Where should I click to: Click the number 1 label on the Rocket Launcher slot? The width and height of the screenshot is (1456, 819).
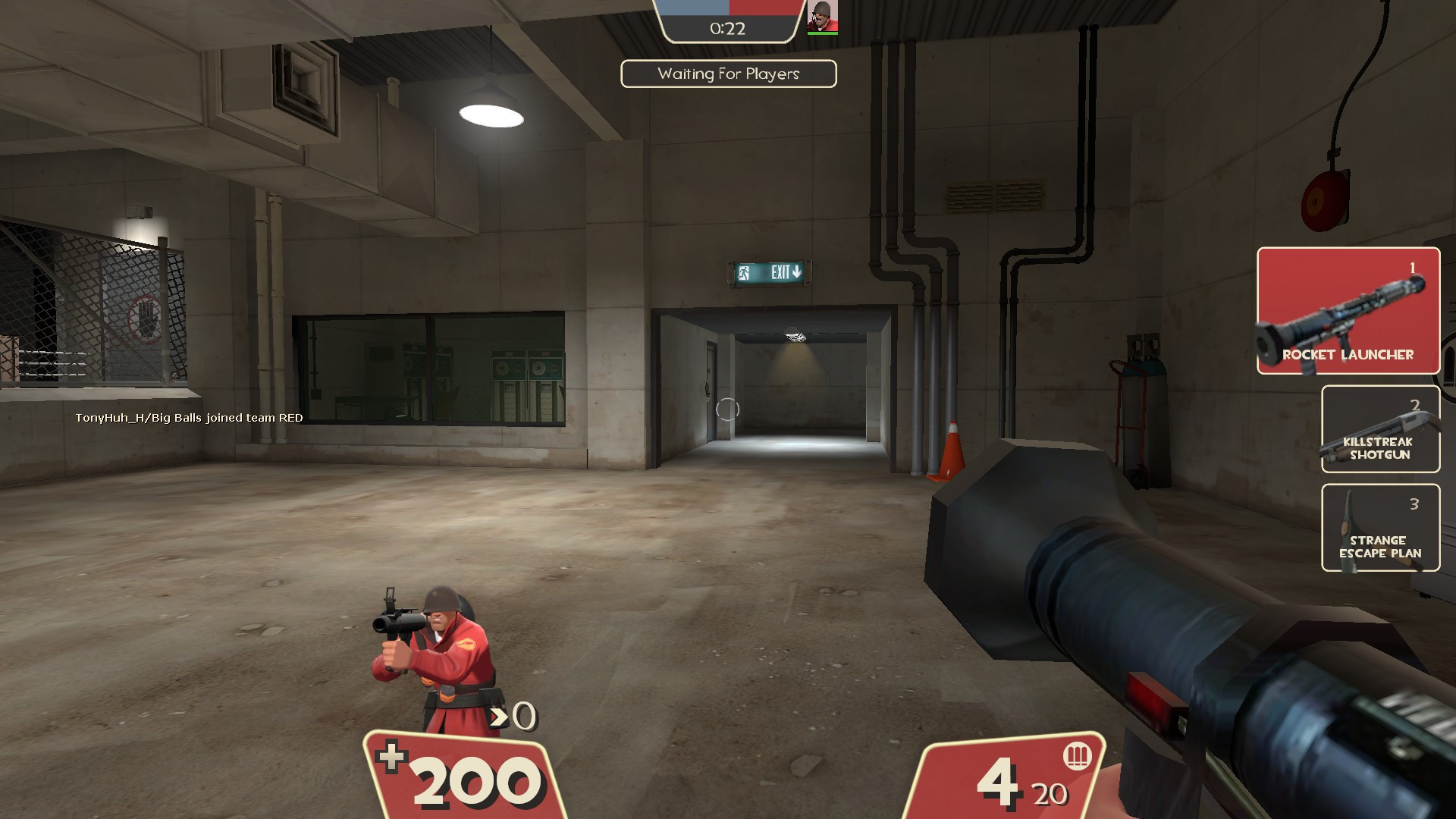click(1412, 267)
